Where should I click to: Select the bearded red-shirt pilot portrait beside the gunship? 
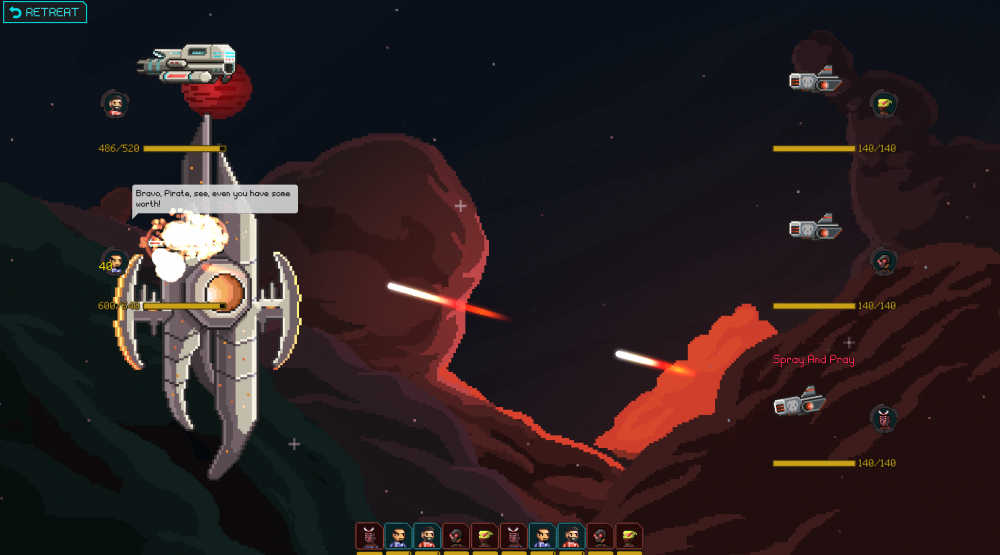tap(115, 102)
